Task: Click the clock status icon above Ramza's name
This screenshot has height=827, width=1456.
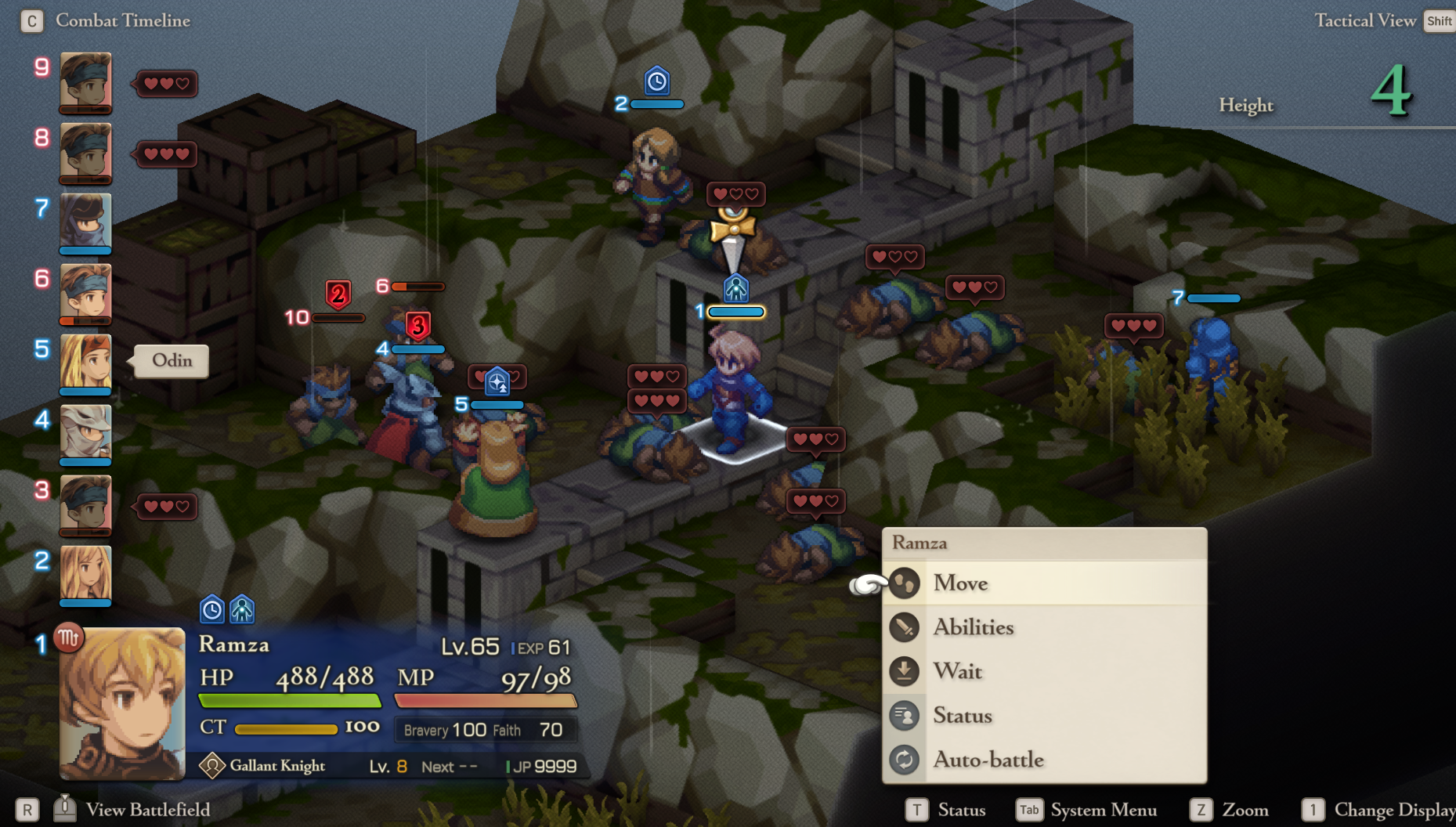Action: (212, 609)
